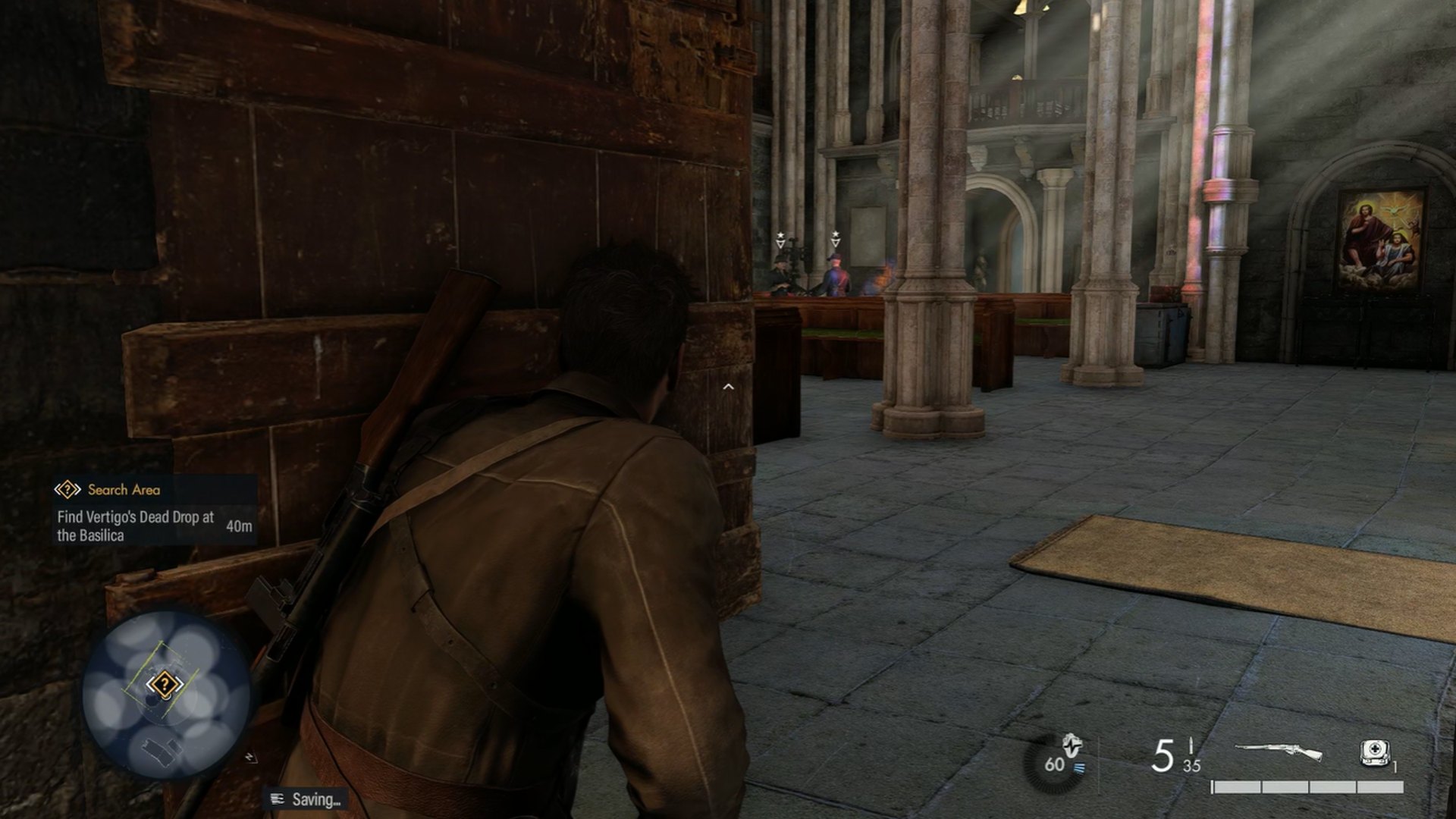Click the heart rate monitor icon
Viewport: 1456px width, 819px height.
(1071, 745)
